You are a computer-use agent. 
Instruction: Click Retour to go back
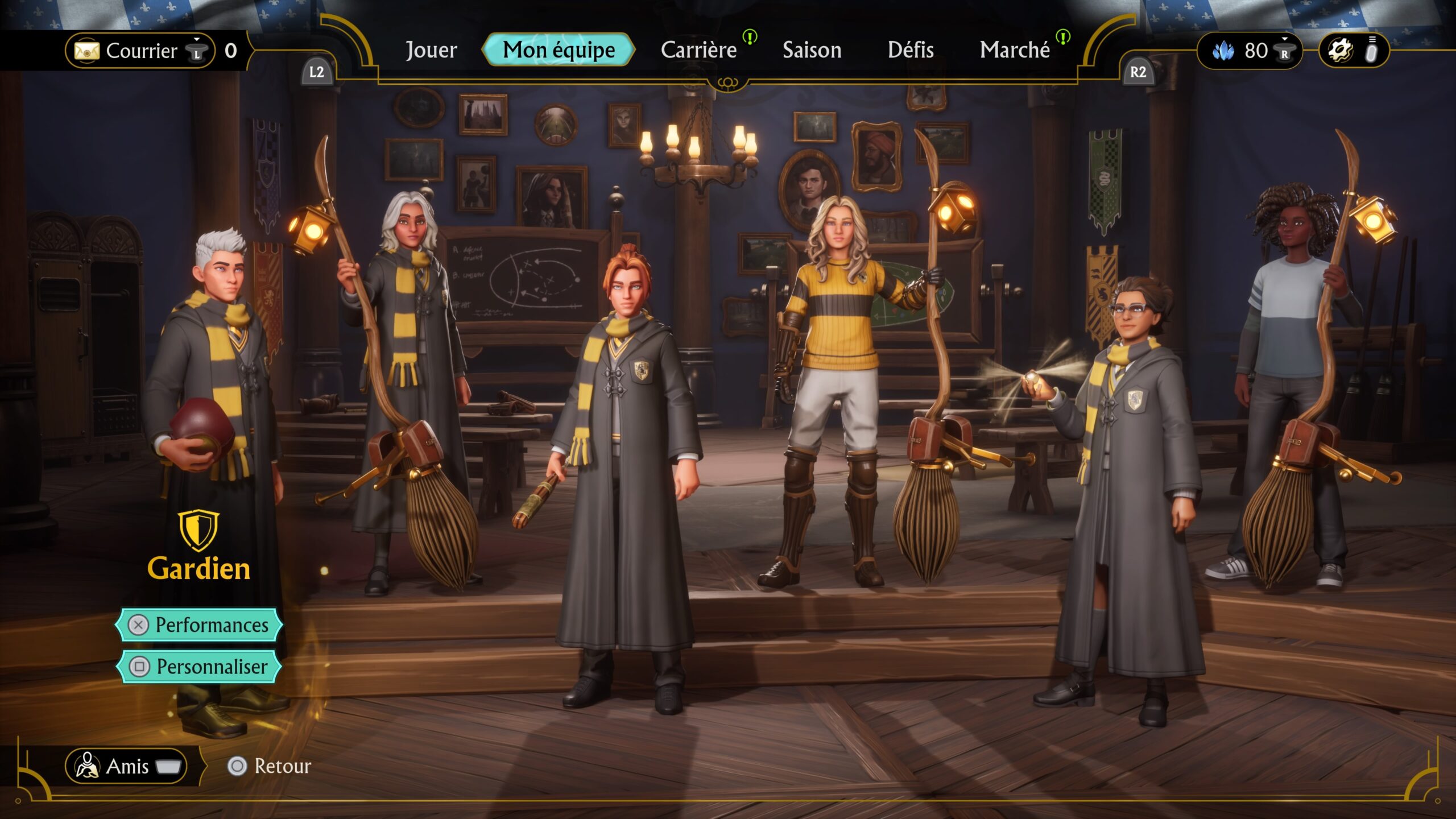270,766
